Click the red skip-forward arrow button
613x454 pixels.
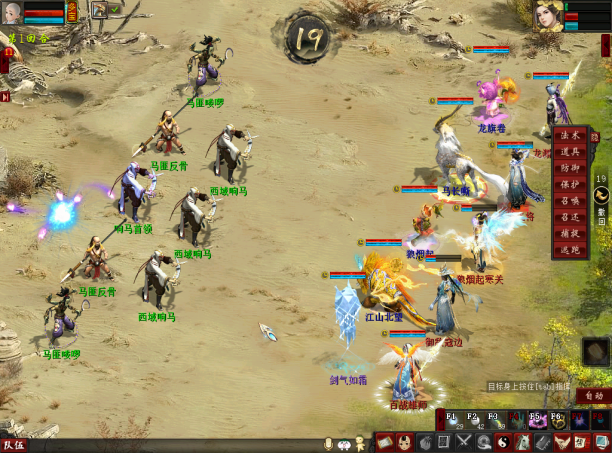(5, 97)
